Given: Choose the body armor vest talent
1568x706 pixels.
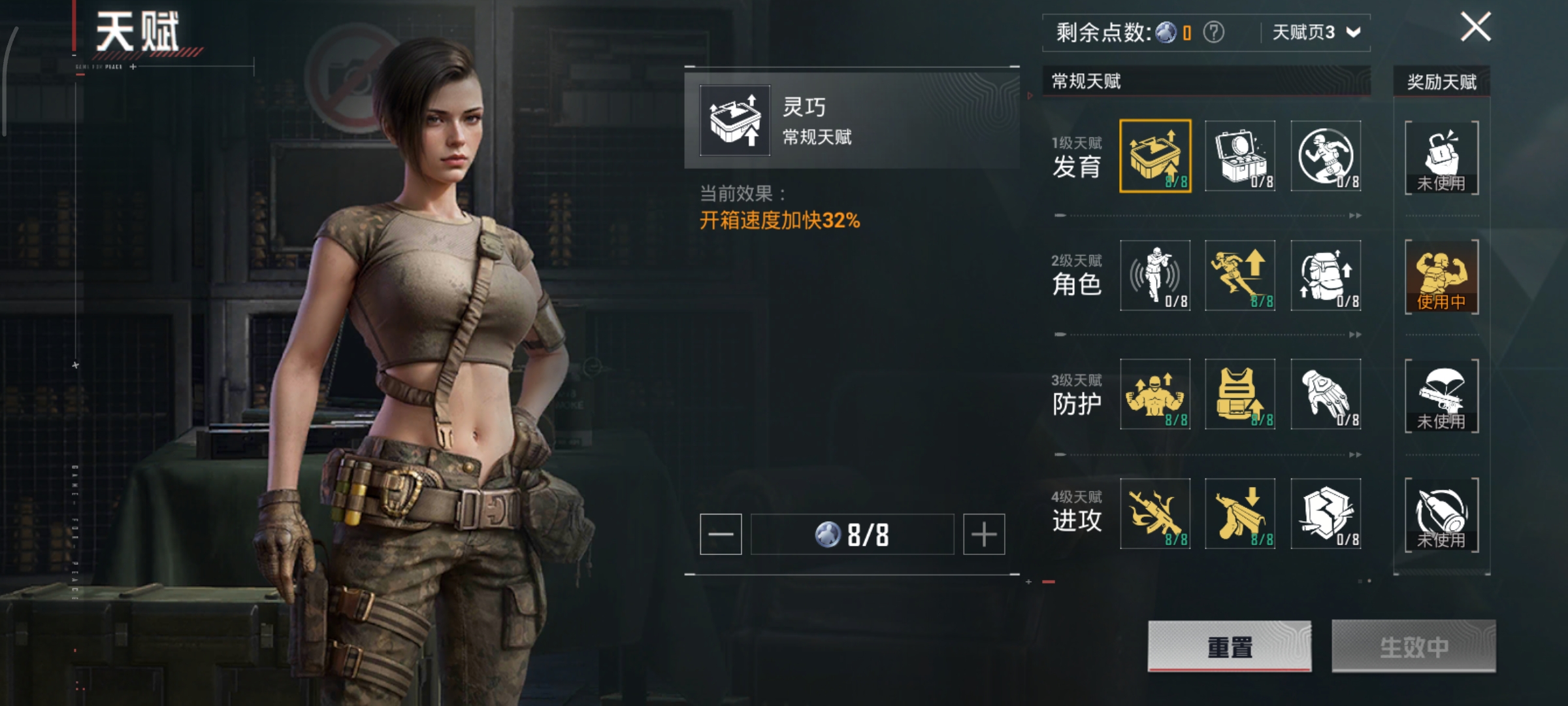Looking at the screenshot, I should [1240, 394].
